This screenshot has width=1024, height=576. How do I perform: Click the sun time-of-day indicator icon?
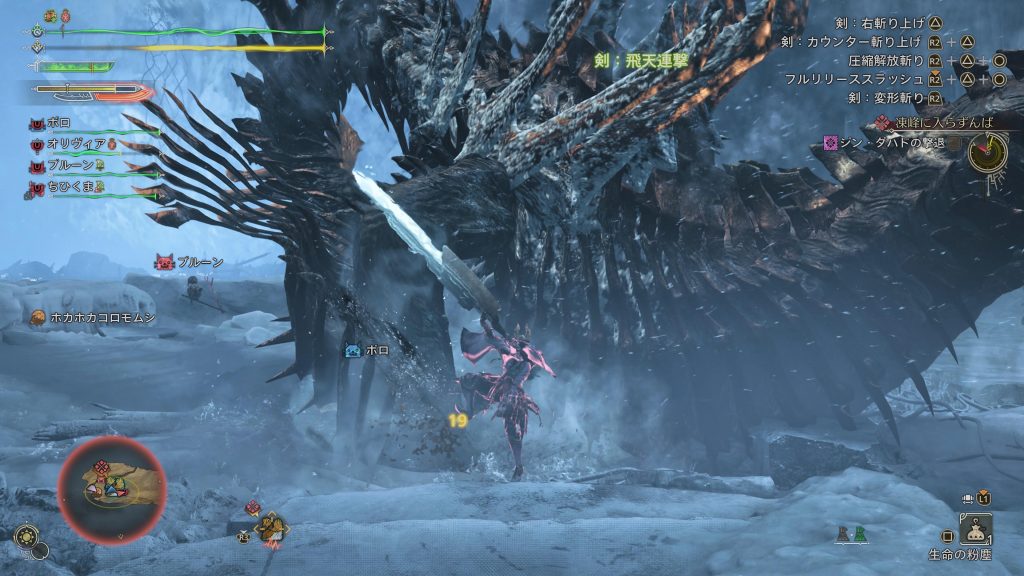click(x=25, y=537)
